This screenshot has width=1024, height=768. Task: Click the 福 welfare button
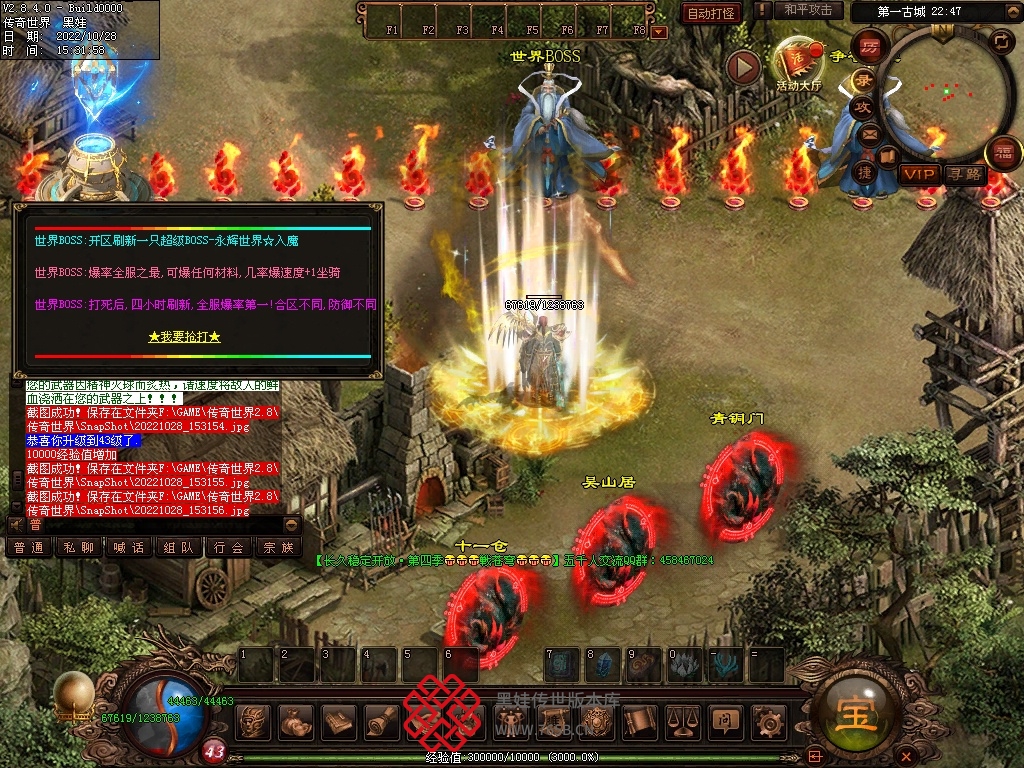(1003, 154)
